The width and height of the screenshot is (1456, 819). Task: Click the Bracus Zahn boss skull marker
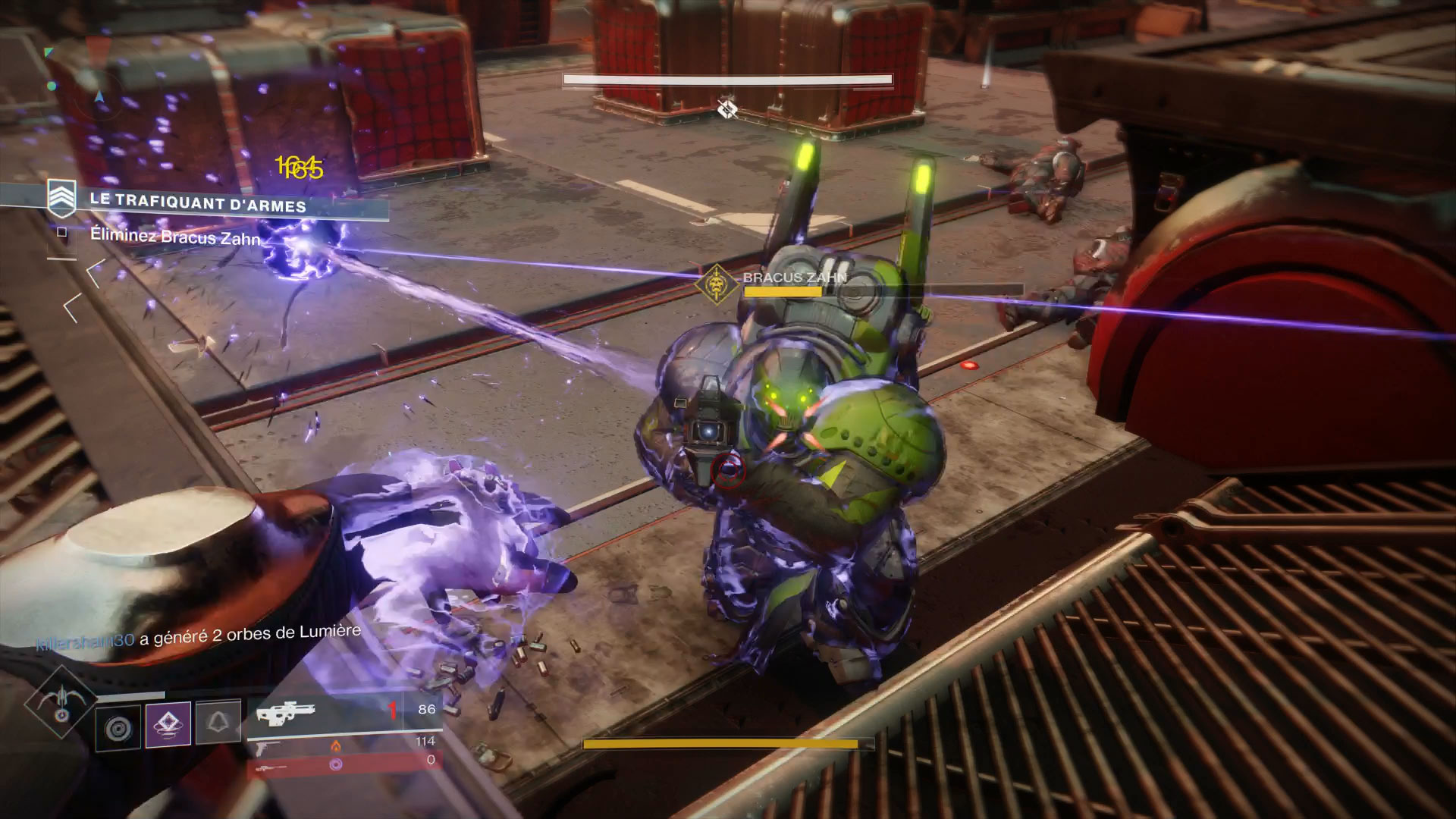715,284
